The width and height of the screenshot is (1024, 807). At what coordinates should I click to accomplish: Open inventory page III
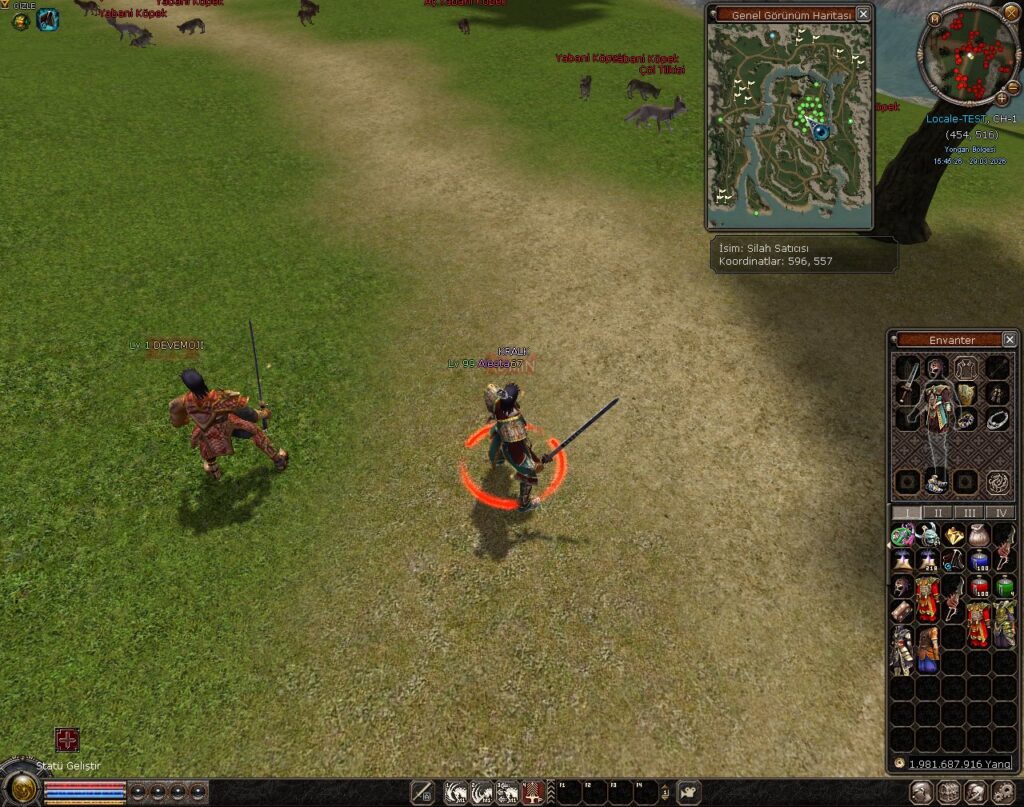[970, 512]
